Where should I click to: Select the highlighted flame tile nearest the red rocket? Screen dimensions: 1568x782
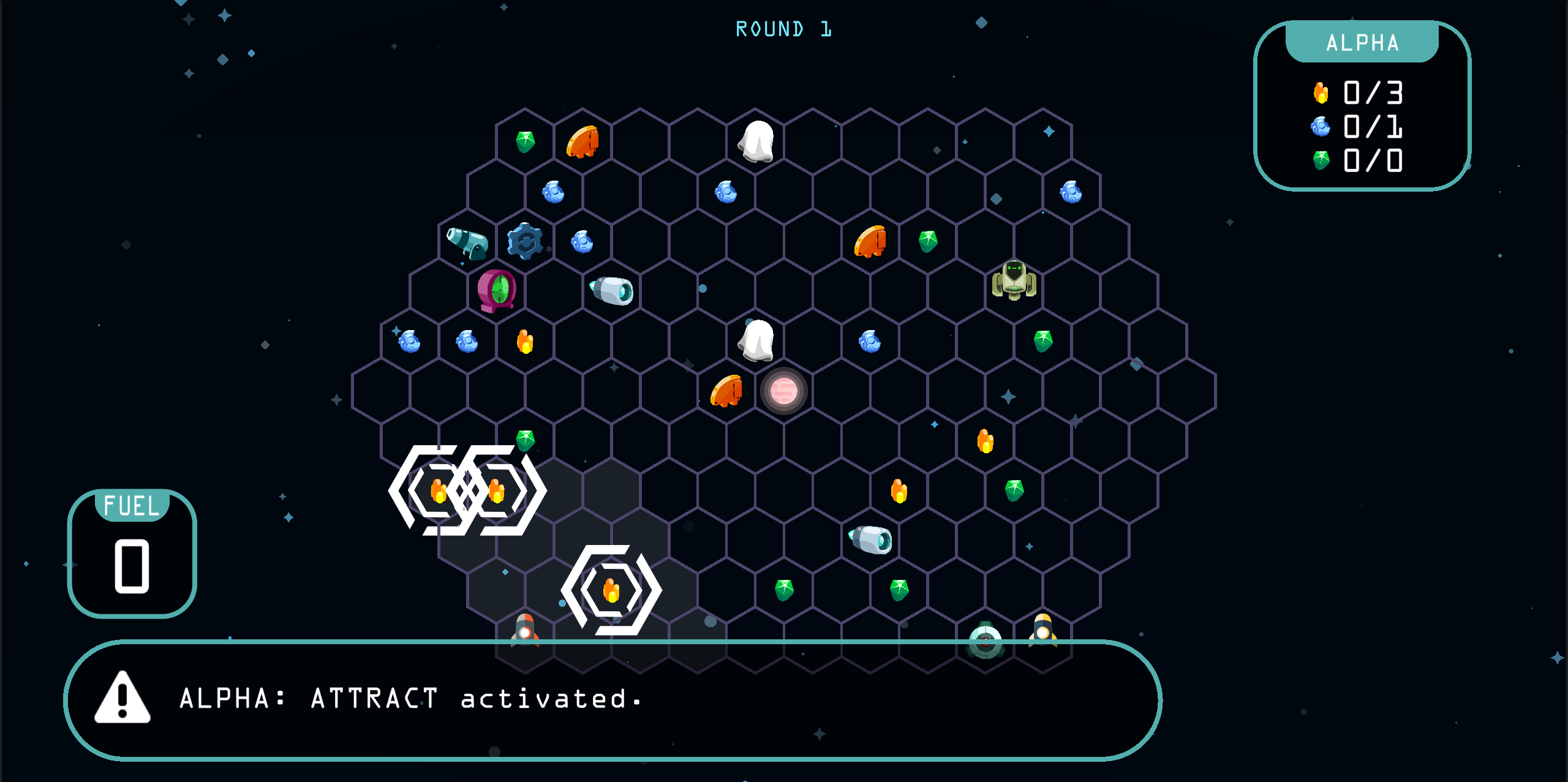(x=611, y=590)
